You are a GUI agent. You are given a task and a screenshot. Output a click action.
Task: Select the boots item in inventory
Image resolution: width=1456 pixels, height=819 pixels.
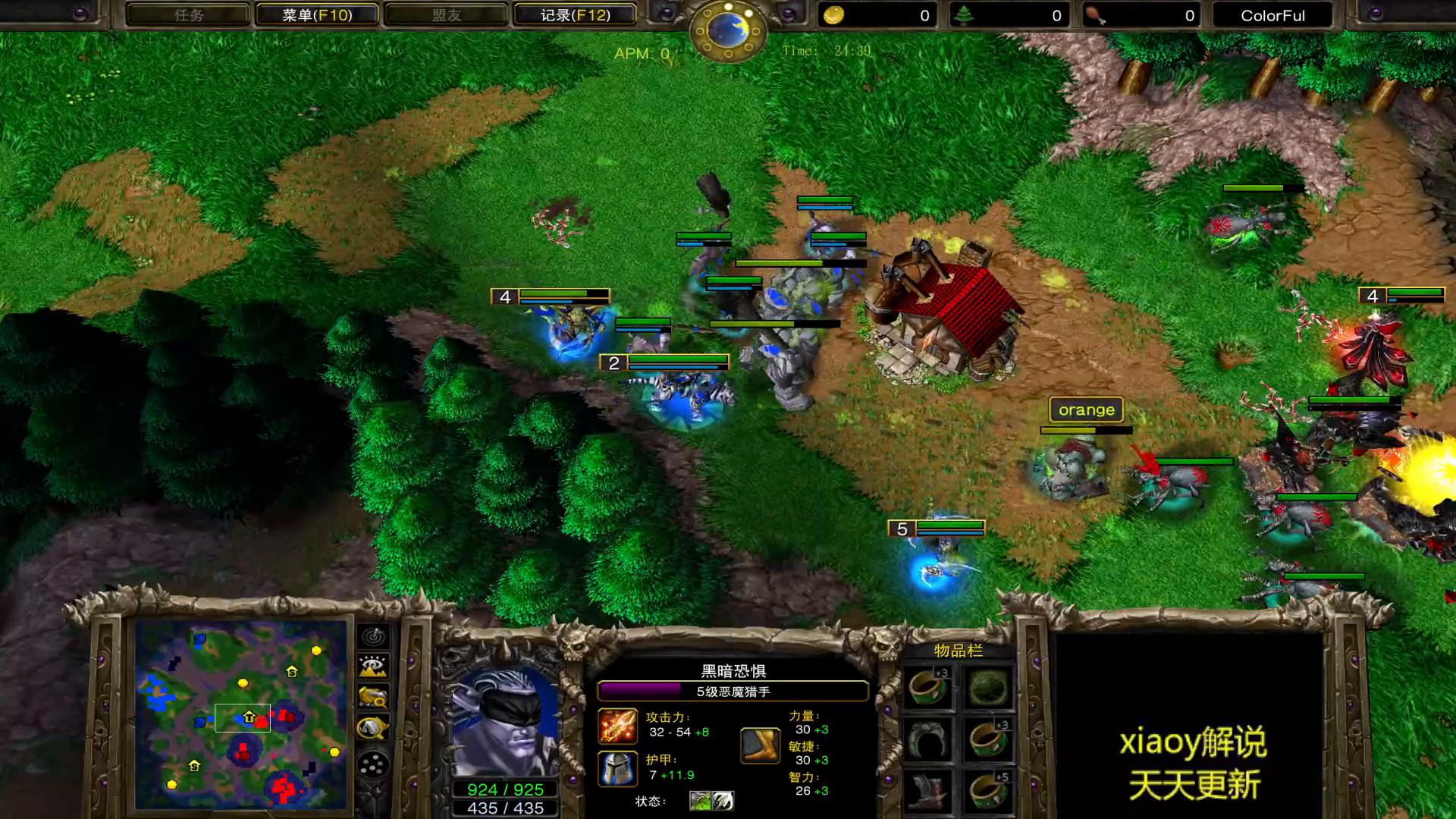(x=928, y=792)
